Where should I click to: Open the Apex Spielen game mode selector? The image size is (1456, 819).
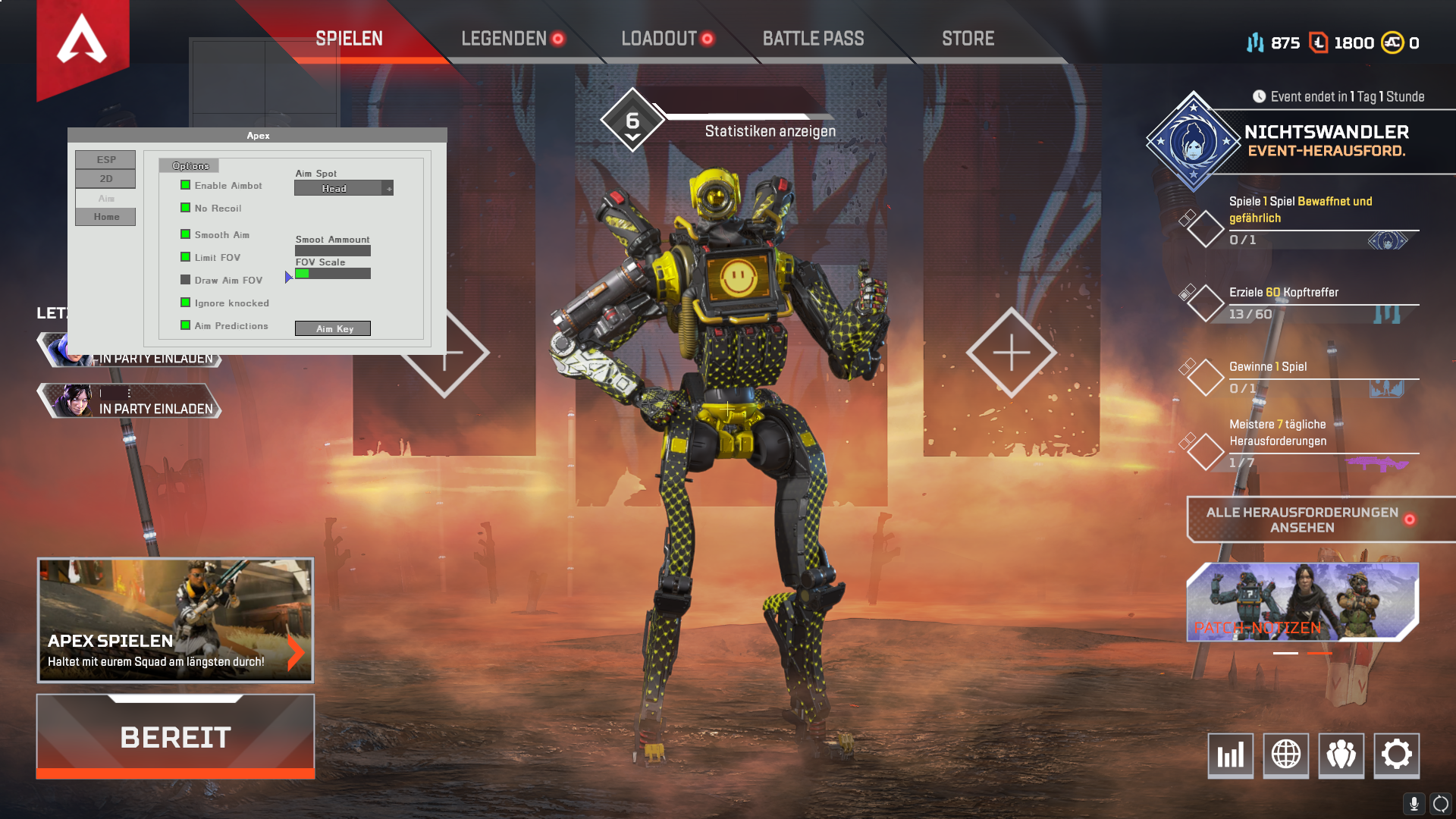tap(175, 620)
